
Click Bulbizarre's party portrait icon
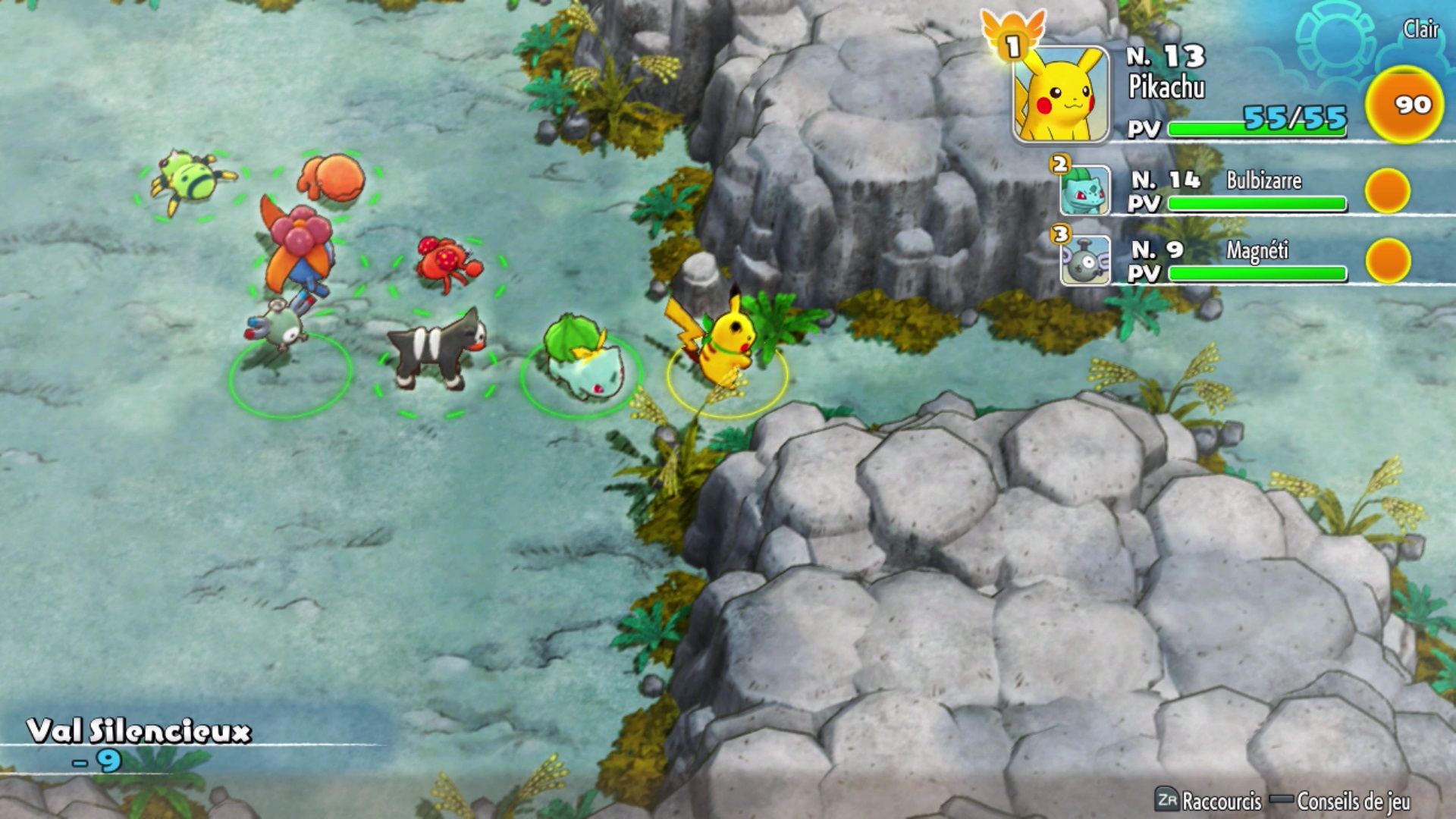[1084, 190]
